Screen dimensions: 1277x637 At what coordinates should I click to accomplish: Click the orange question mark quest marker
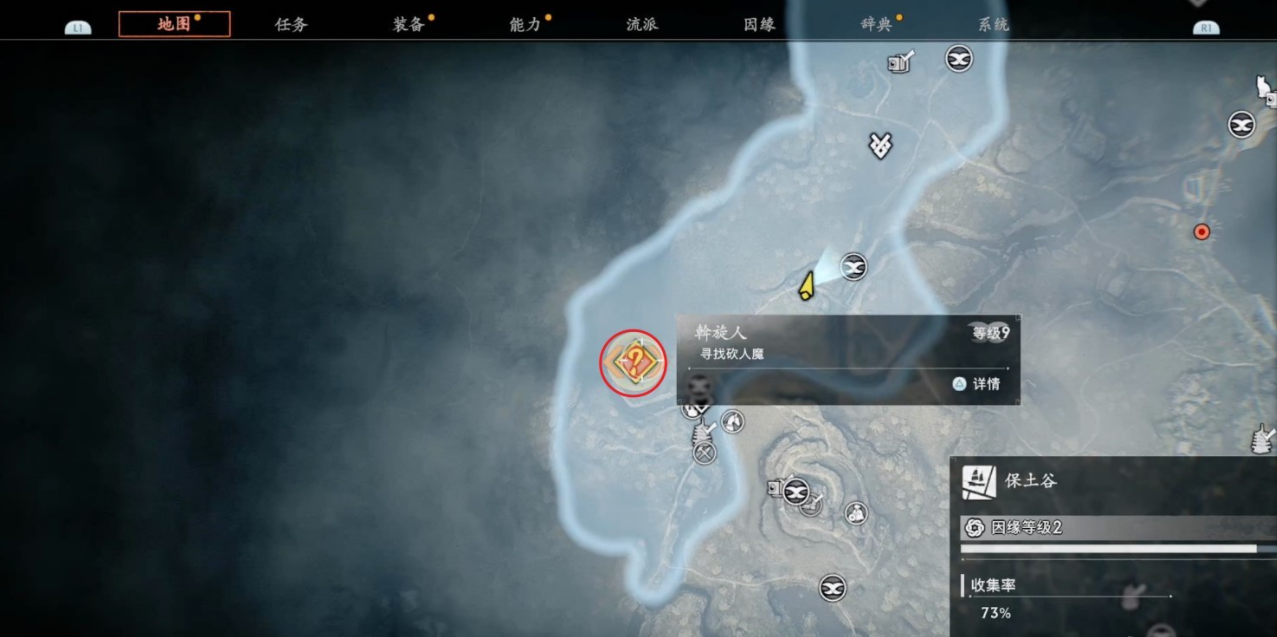633,362
